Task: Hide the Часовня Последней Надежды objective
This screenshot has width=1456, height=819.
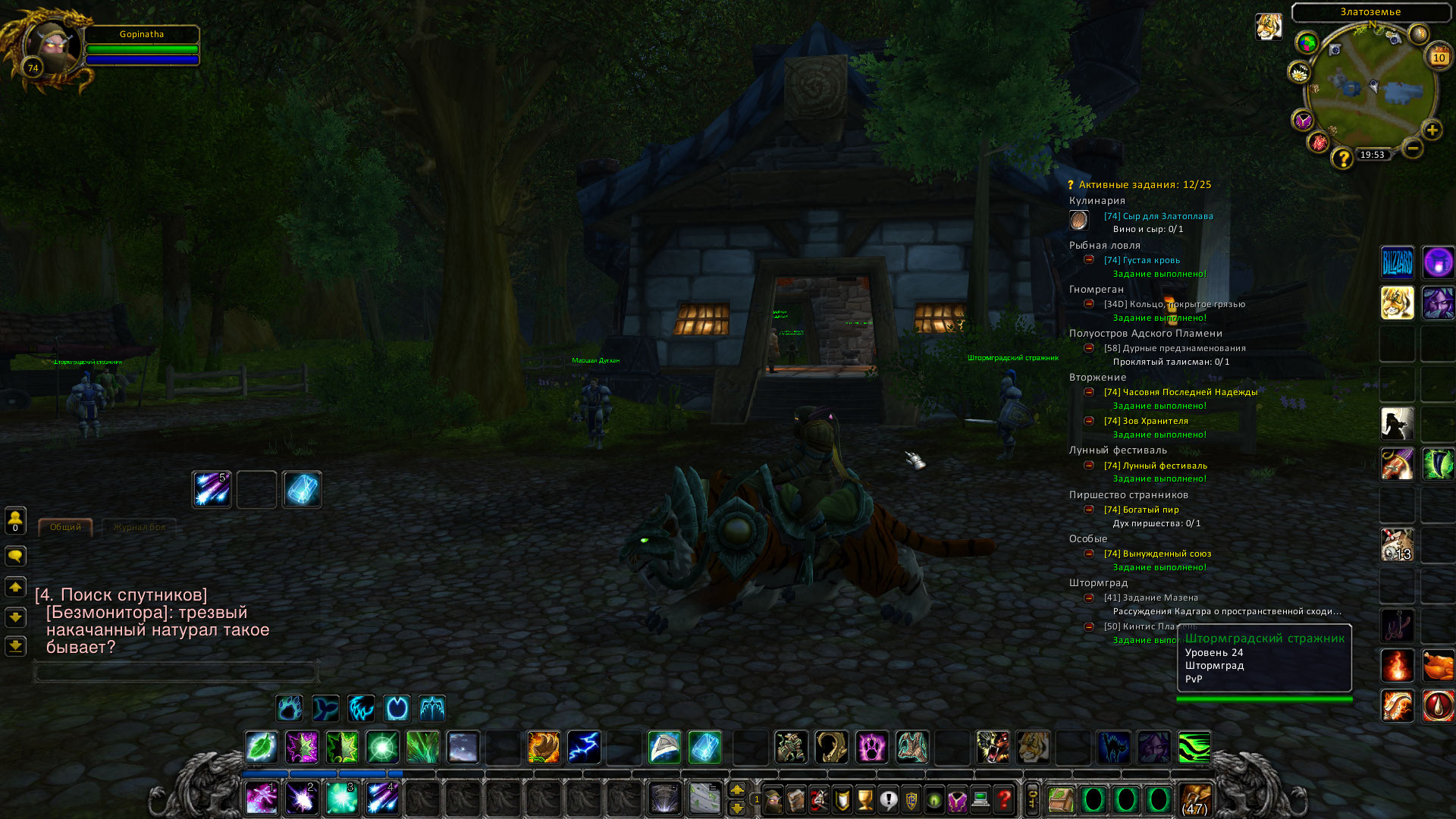Action: pos(1090,392)
